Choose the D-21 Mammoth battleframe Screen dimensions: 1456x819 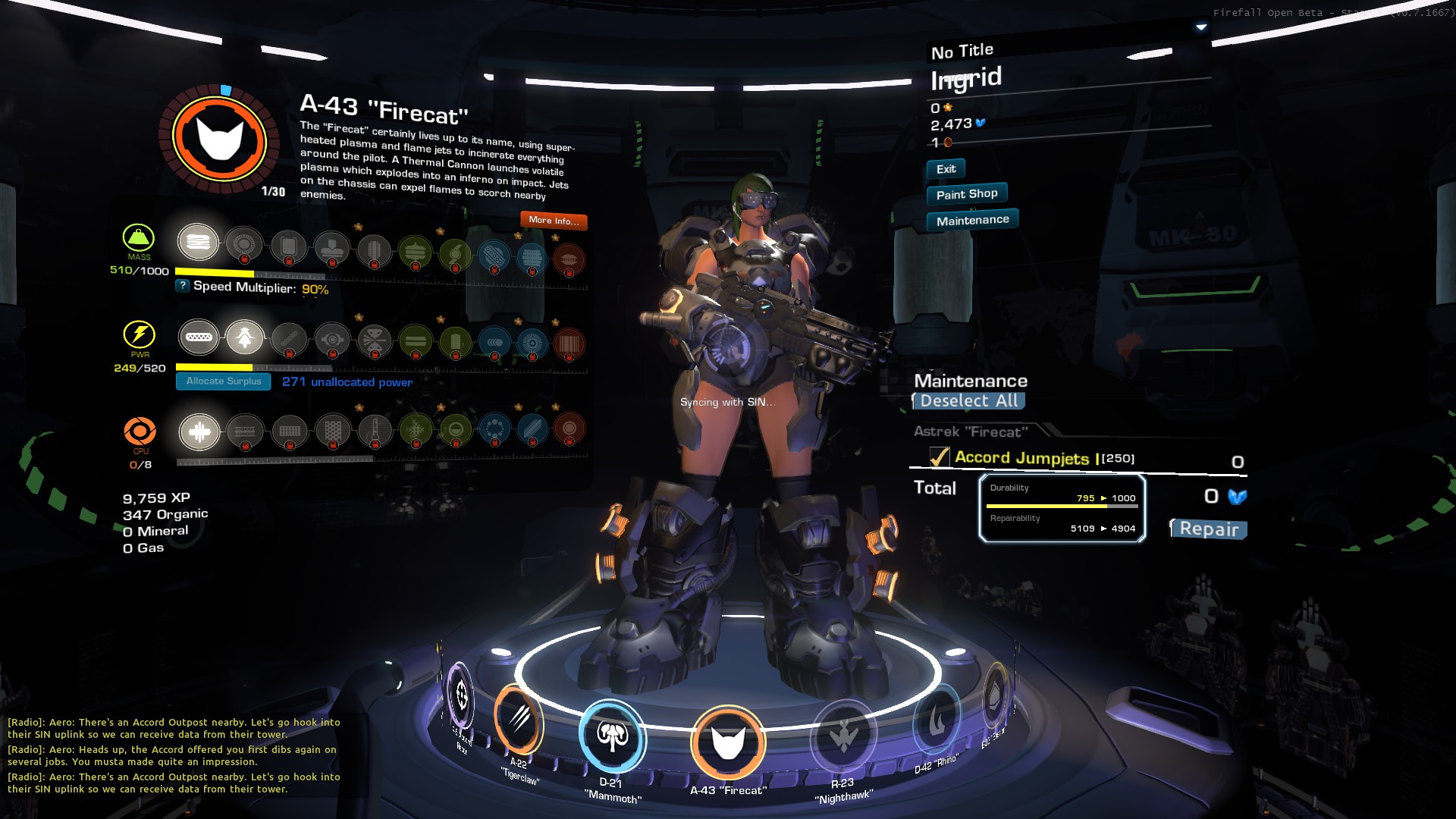pos(613,736)
